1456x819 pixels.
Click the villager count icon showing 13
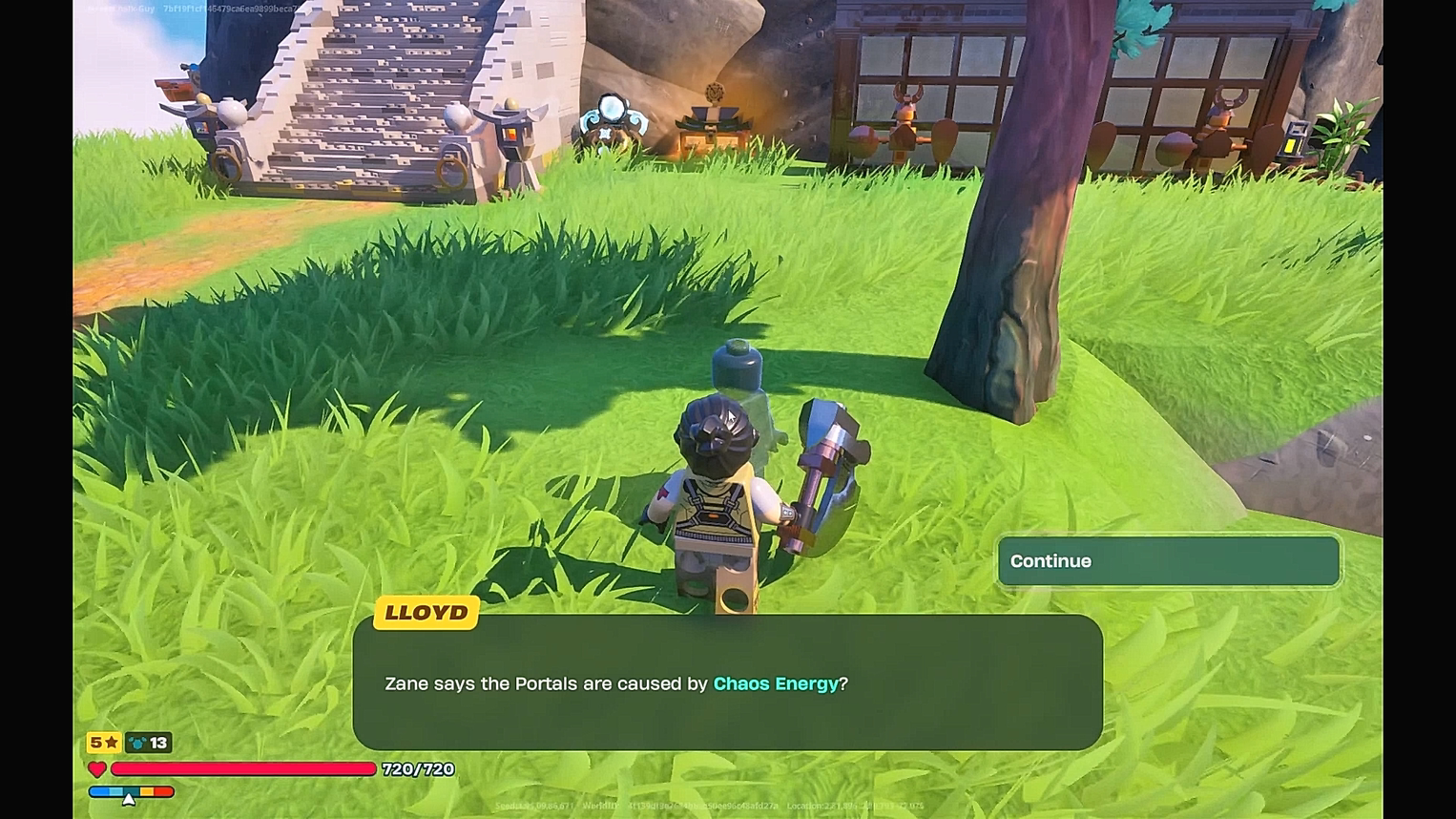pos(148,743)
